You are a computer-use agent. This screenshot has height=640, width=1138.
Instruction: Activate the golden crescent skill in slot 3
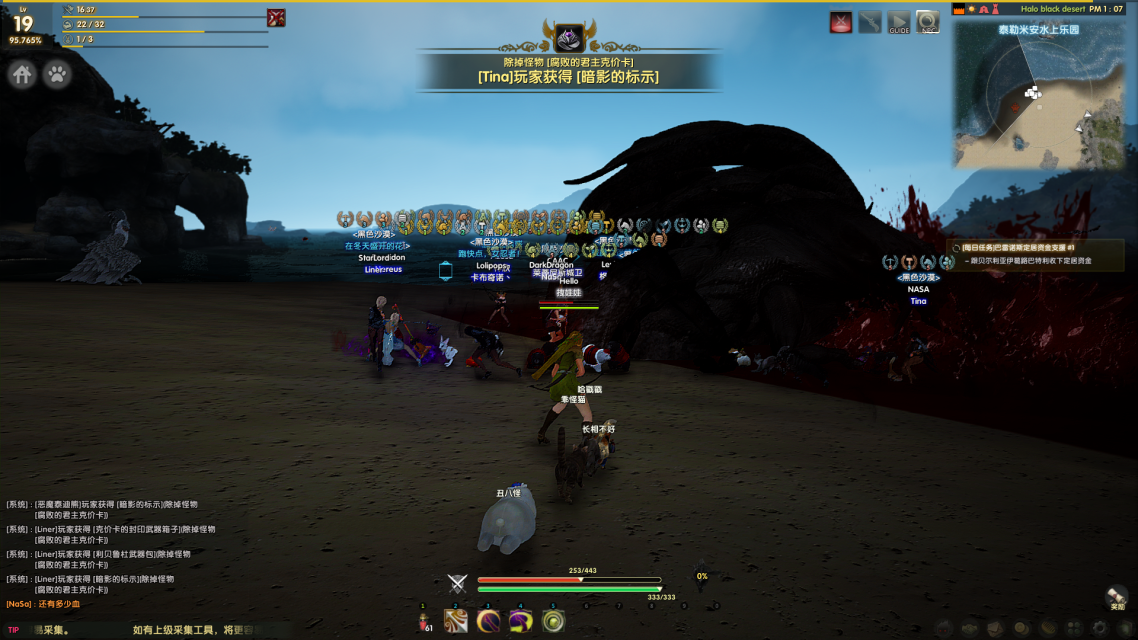point(488,621)
